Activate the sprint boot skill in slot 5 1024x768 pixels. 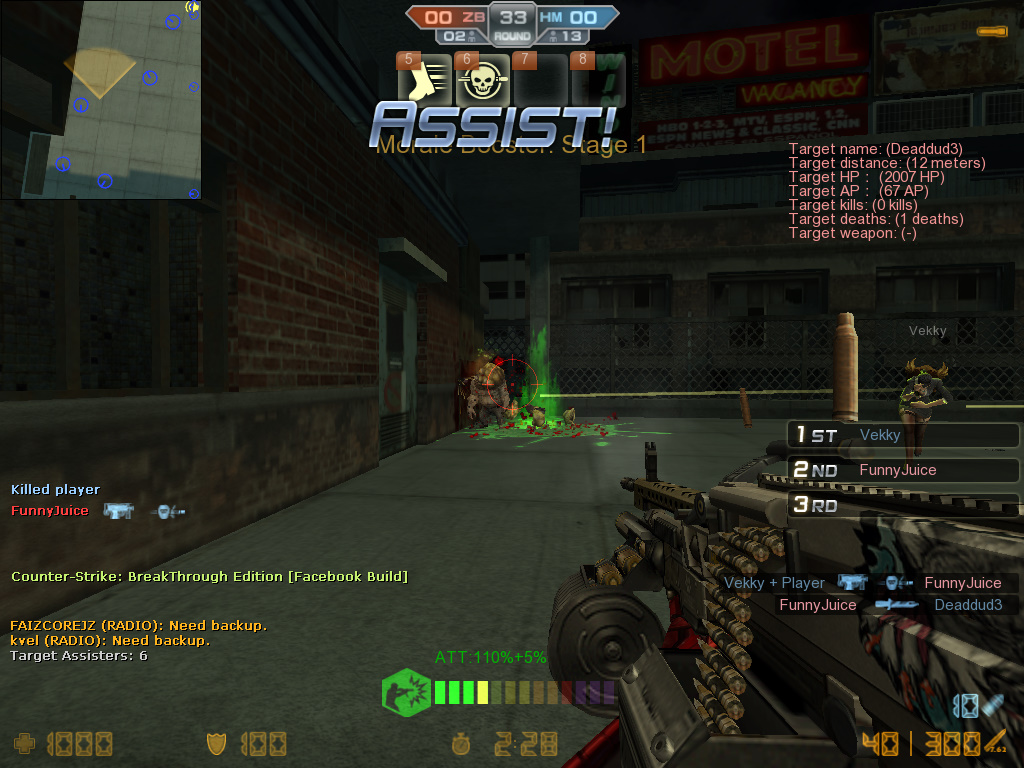point(425,81)
